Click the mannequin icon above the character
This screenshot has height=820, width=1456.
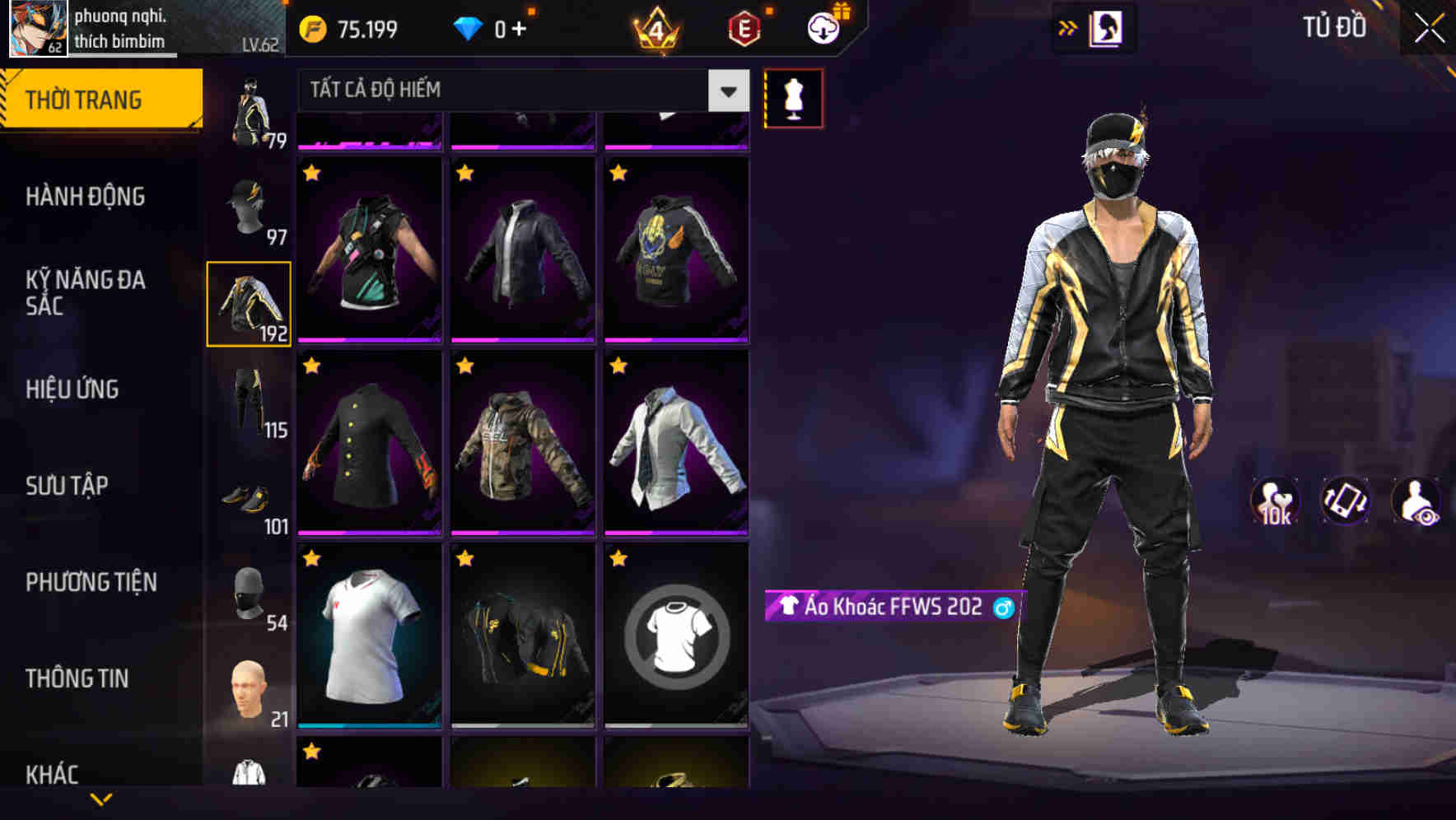tap(793, 97)
